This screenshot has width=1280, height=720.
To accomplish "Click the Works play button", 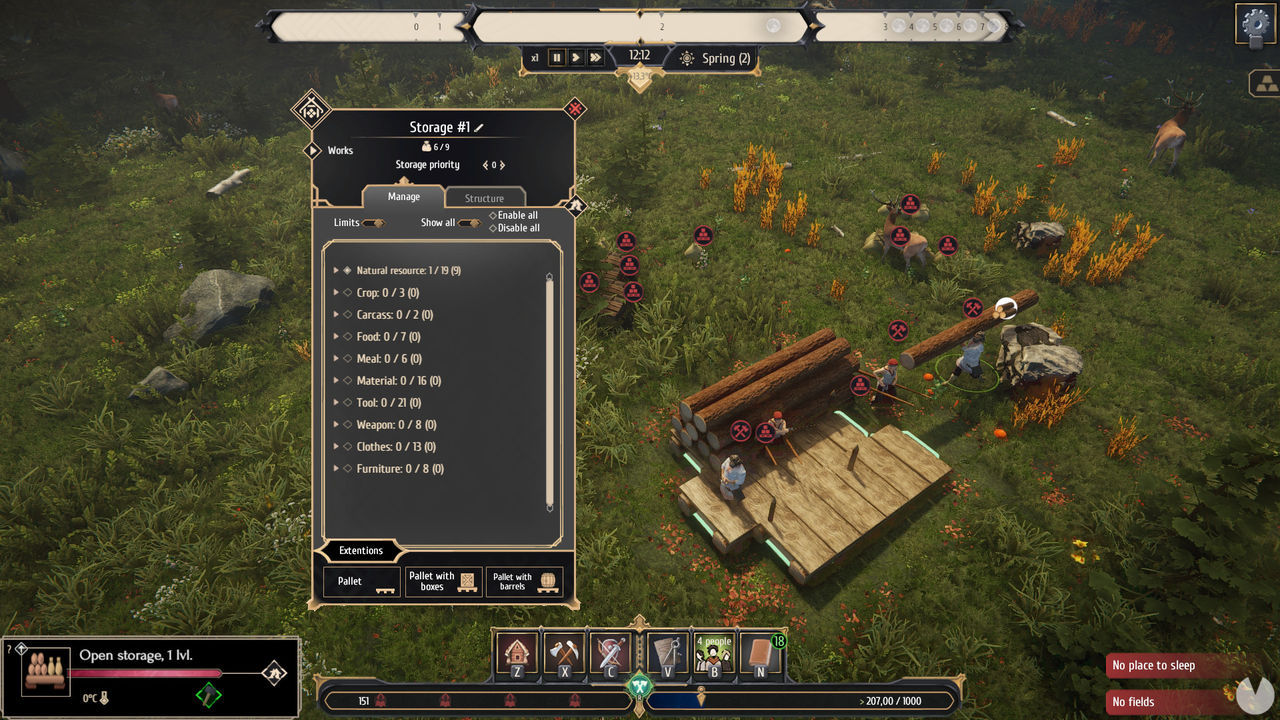I will [x=312, y=150].
